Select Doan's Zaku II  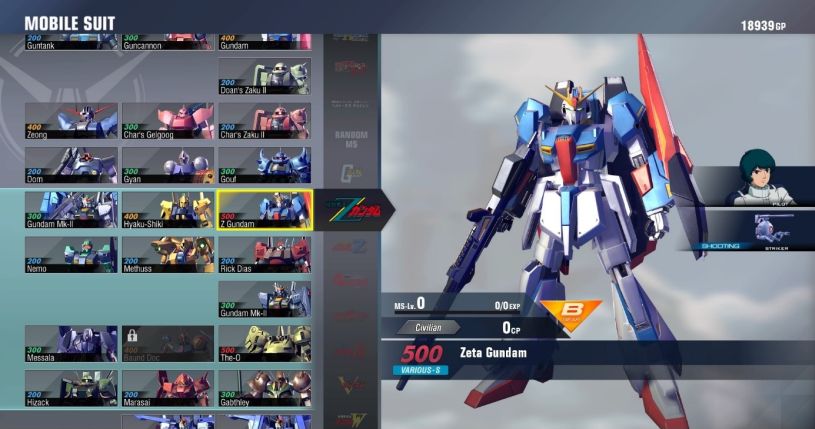(264, 76)
